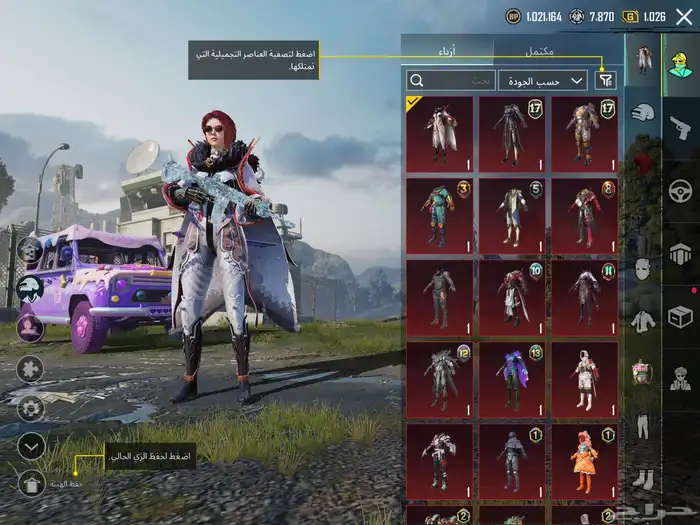The width and height of the screenshot is (700, 525).
Task: Select the orange dress outfit
Action: click(x=584, y=461)
